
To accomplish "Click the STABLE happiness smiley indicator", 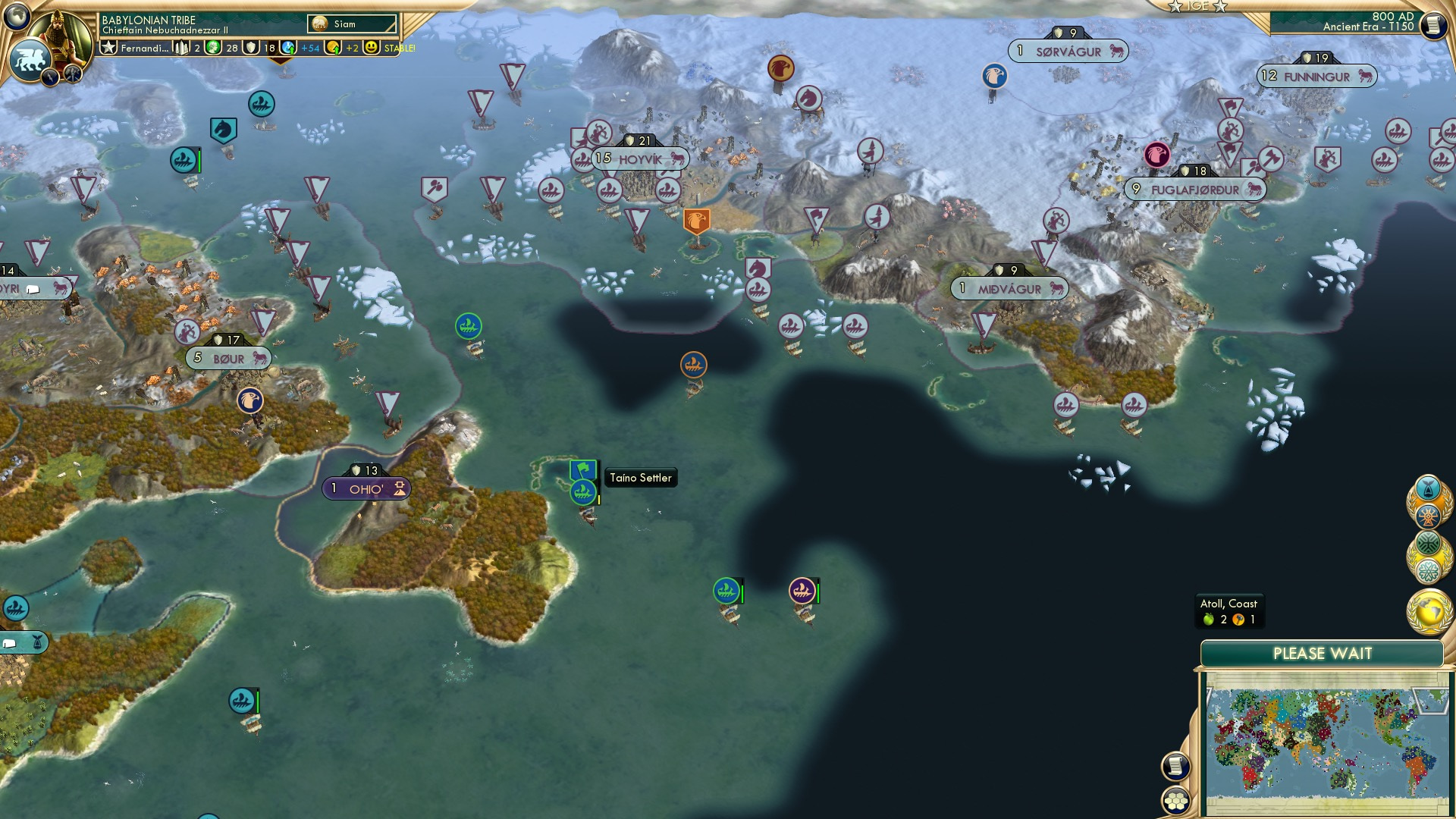I will [371, 49].
